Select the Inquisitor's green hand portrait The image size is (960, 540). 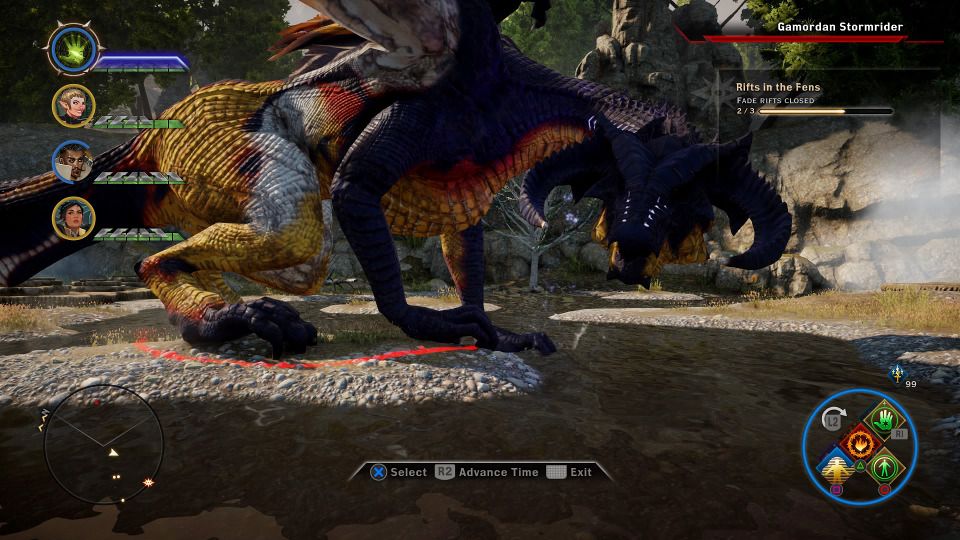pos(73,48)
